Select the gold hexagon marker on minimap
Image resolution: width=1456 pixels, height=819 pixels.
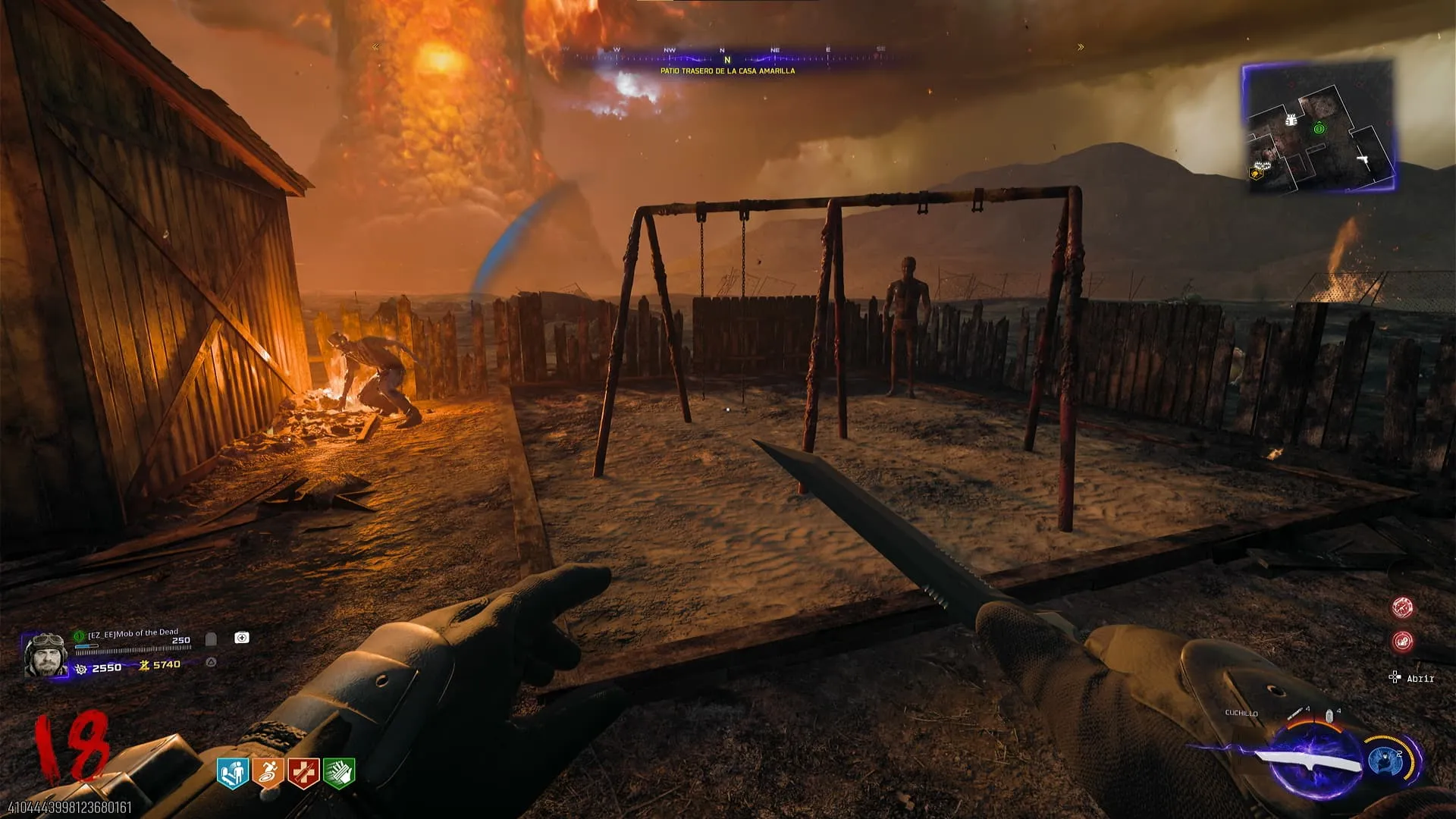click(1255, 174)
